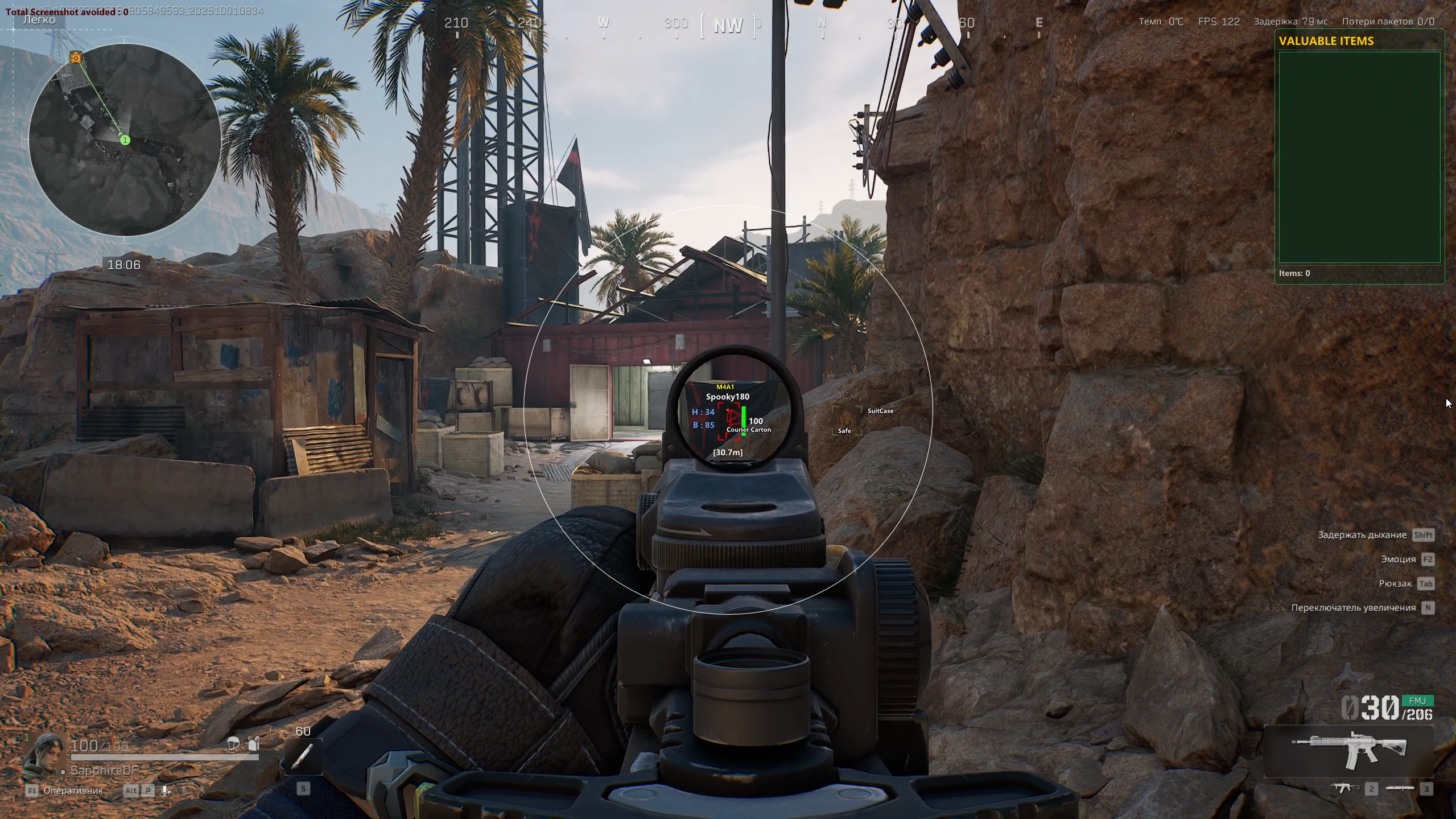Click the orange extraction marker on the minimap
The width and height of the screenshot is (1456, 819).
[x=76, y=57]
